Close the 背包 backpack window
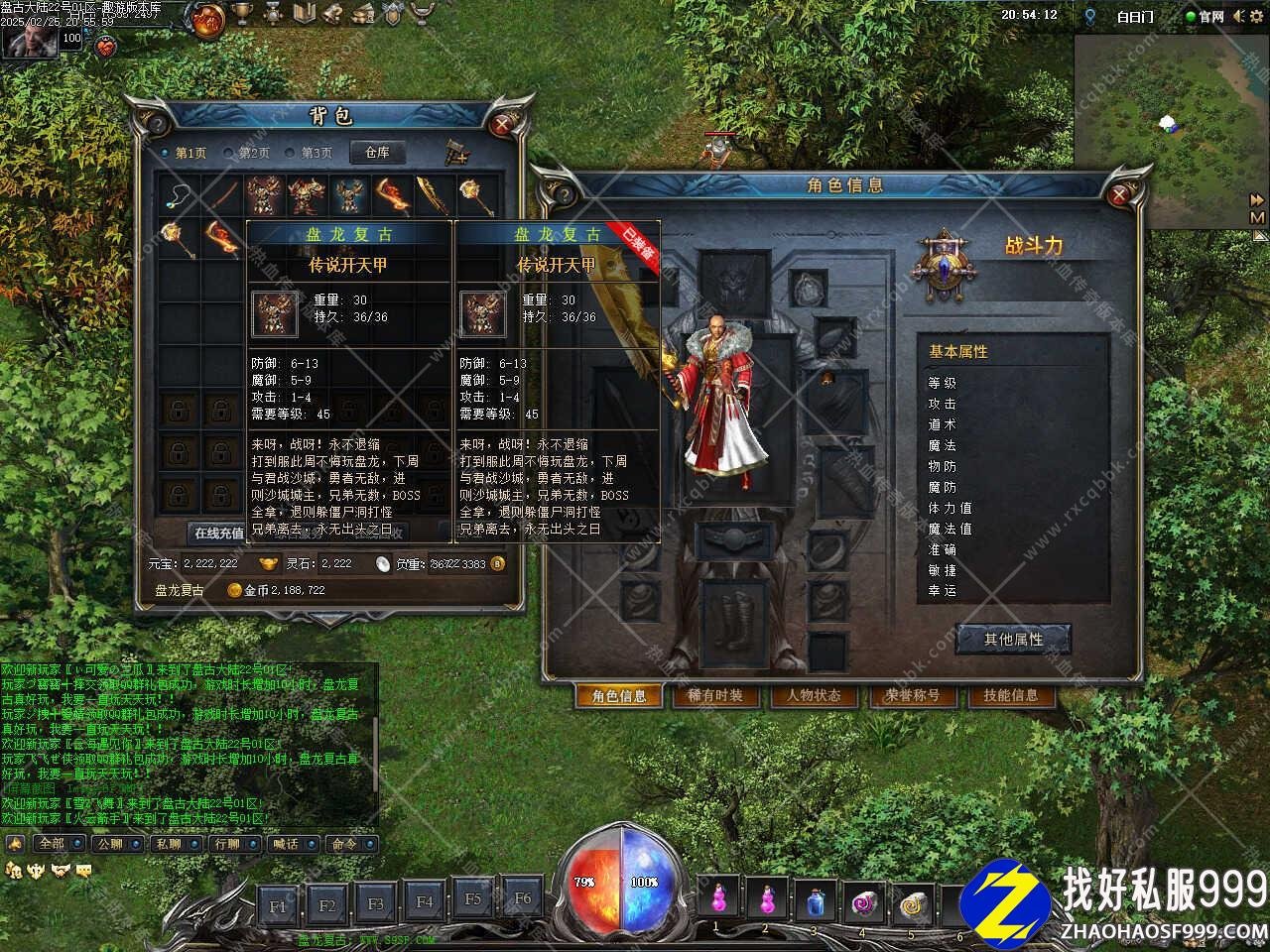This screenshot has height=952, width=1270. pos(504,124)
